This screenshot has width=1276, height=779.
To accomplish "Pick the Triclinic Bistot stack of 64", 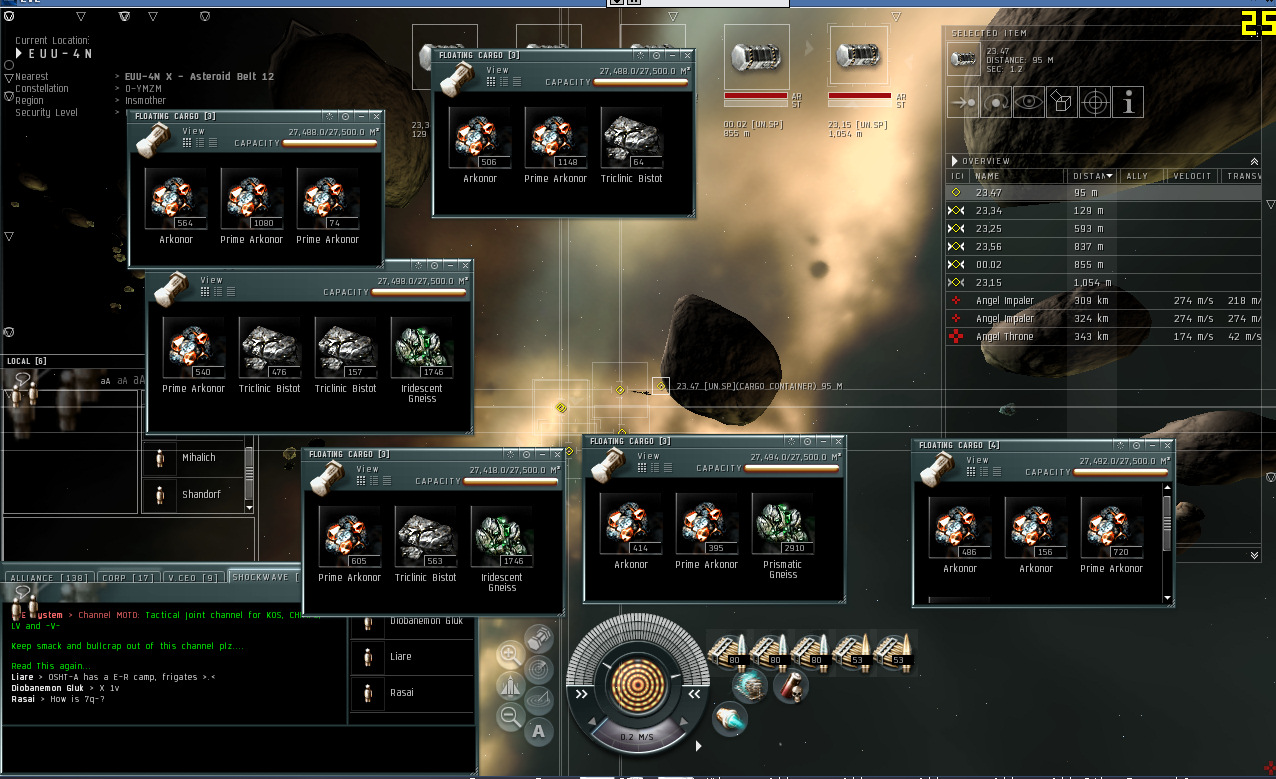I will (x=631, y=139).
